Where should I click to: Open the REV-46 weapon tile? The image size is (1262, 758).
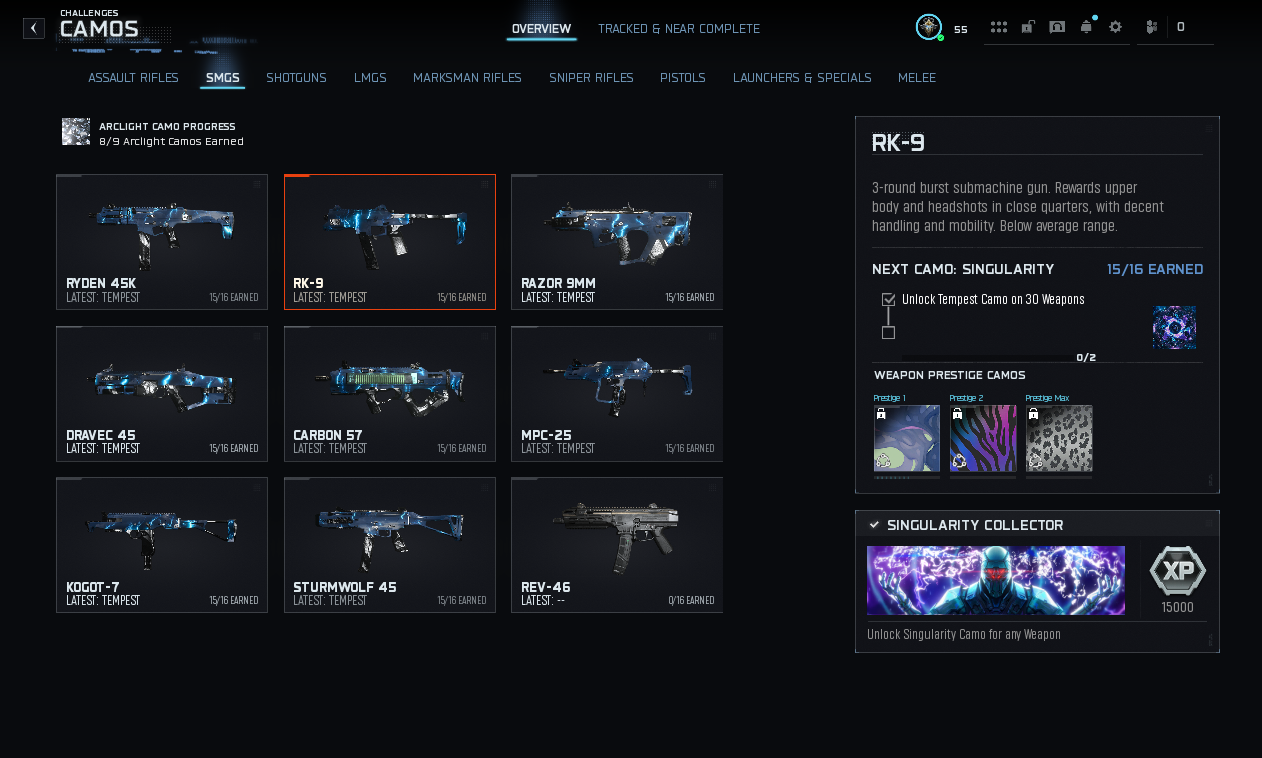(x=617, y=545)
